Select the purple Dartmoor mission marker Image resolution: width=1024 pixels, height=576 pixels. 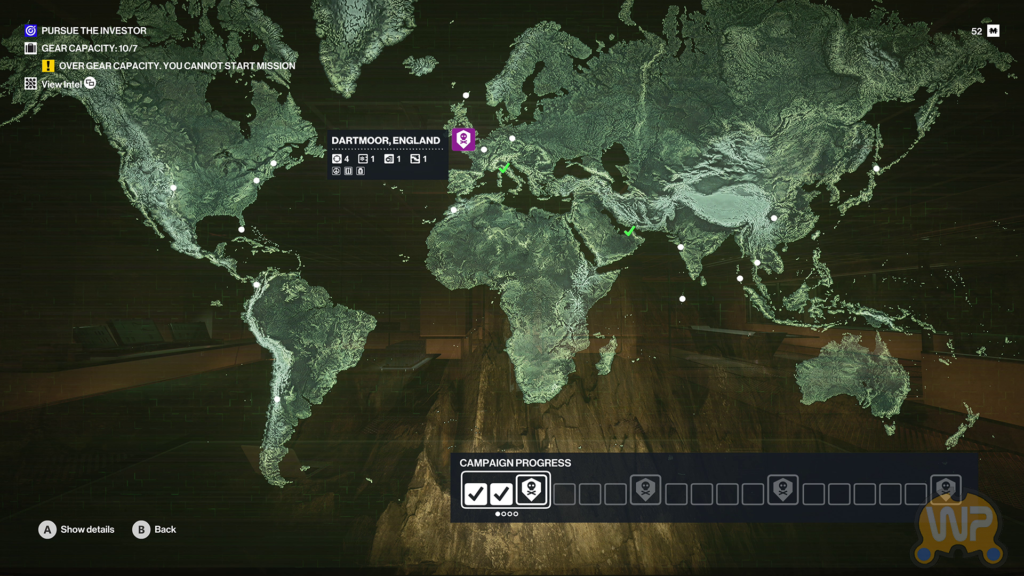coord(462,139)
